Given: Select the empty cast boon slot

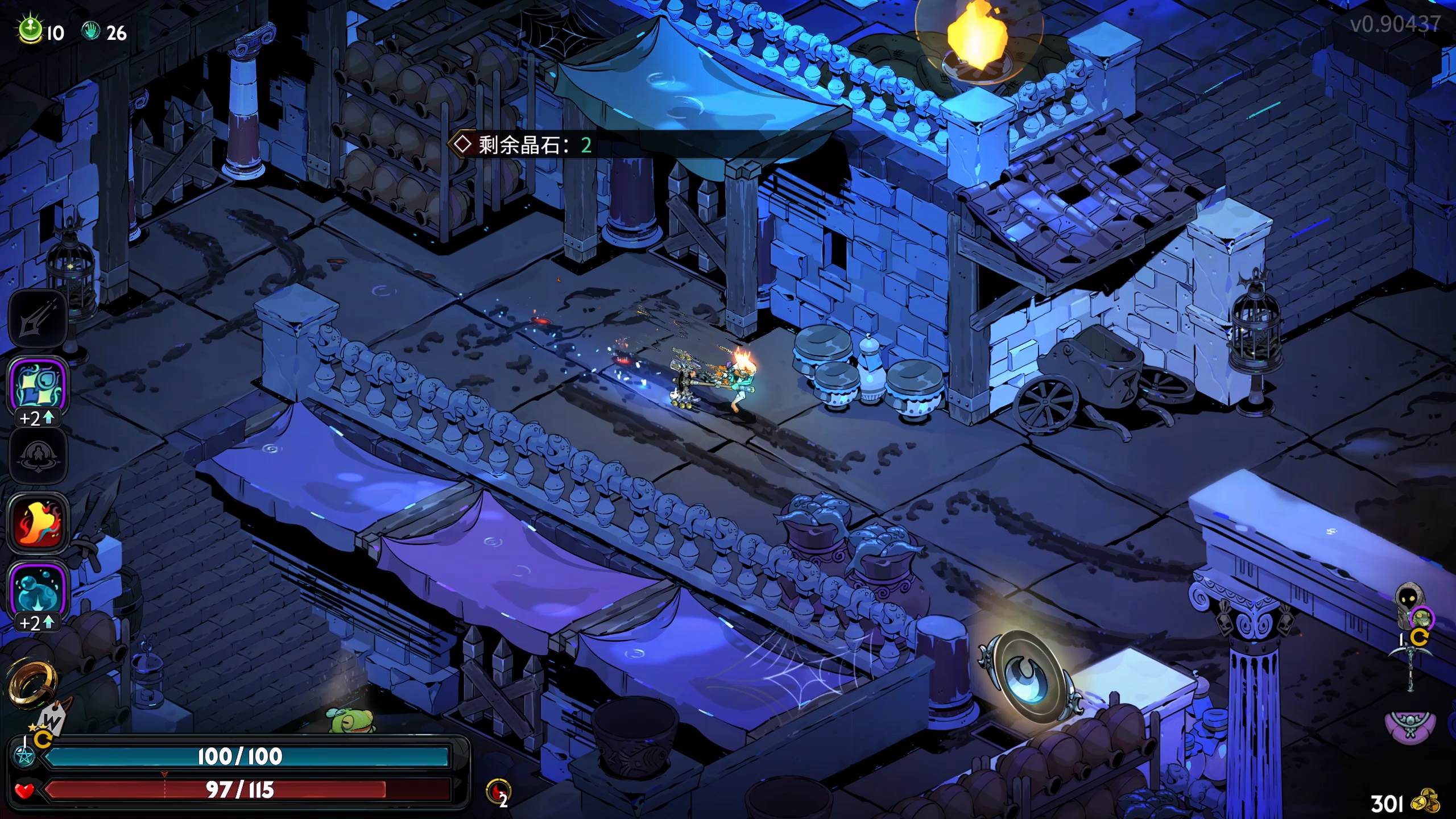Looking at the screenshot, I should [x=38, y=456].
